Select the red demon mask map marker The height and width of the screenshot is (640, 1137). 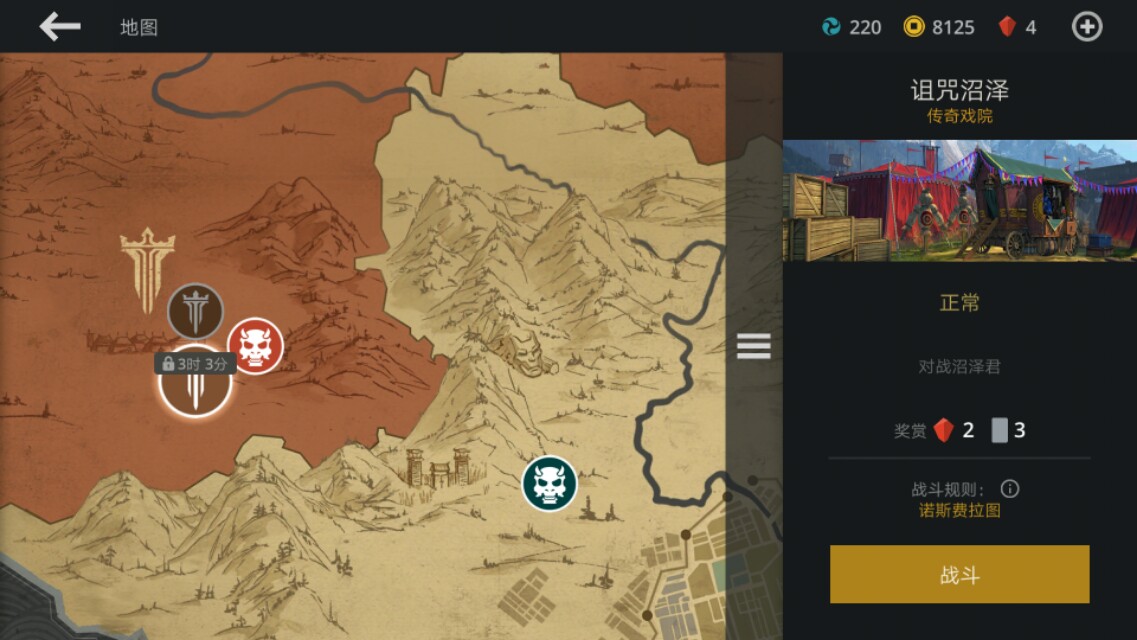tap(255, 346)
